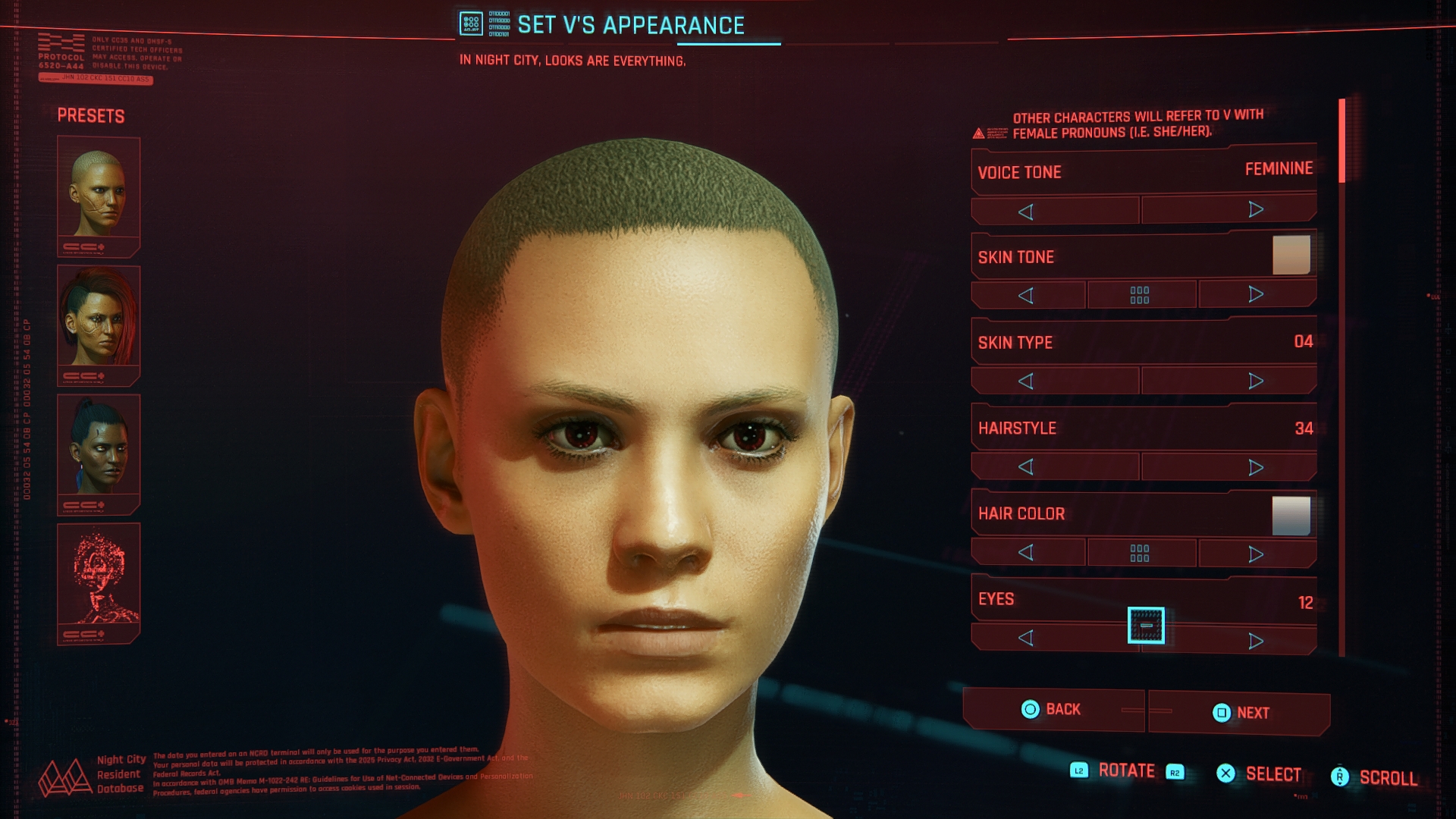Click the Rotate L2 control icon
The height and width of the screenshot is (819, 1456).
point(1080,770)
